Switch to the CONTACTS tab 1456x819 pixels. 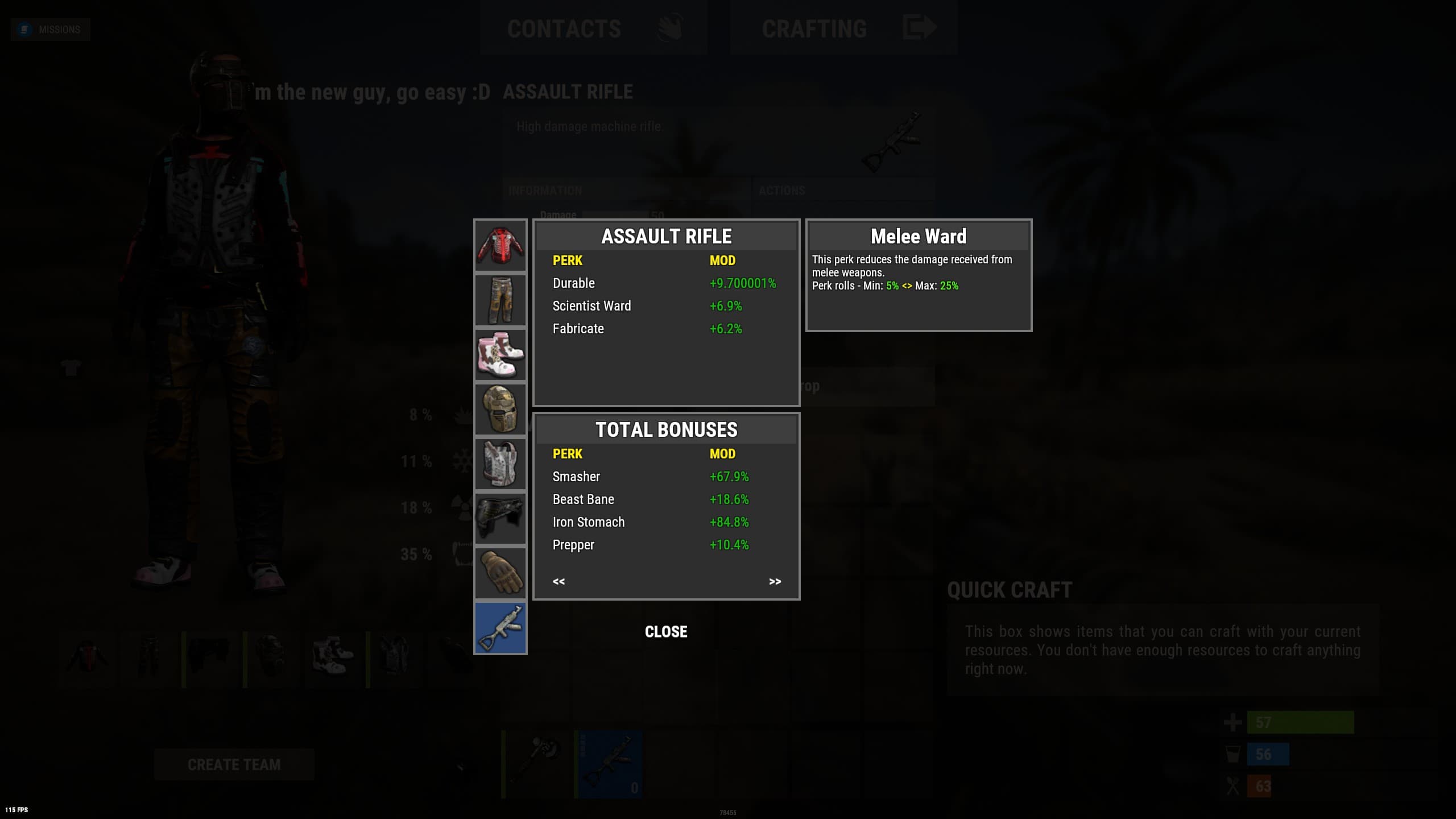click(565, 28)
